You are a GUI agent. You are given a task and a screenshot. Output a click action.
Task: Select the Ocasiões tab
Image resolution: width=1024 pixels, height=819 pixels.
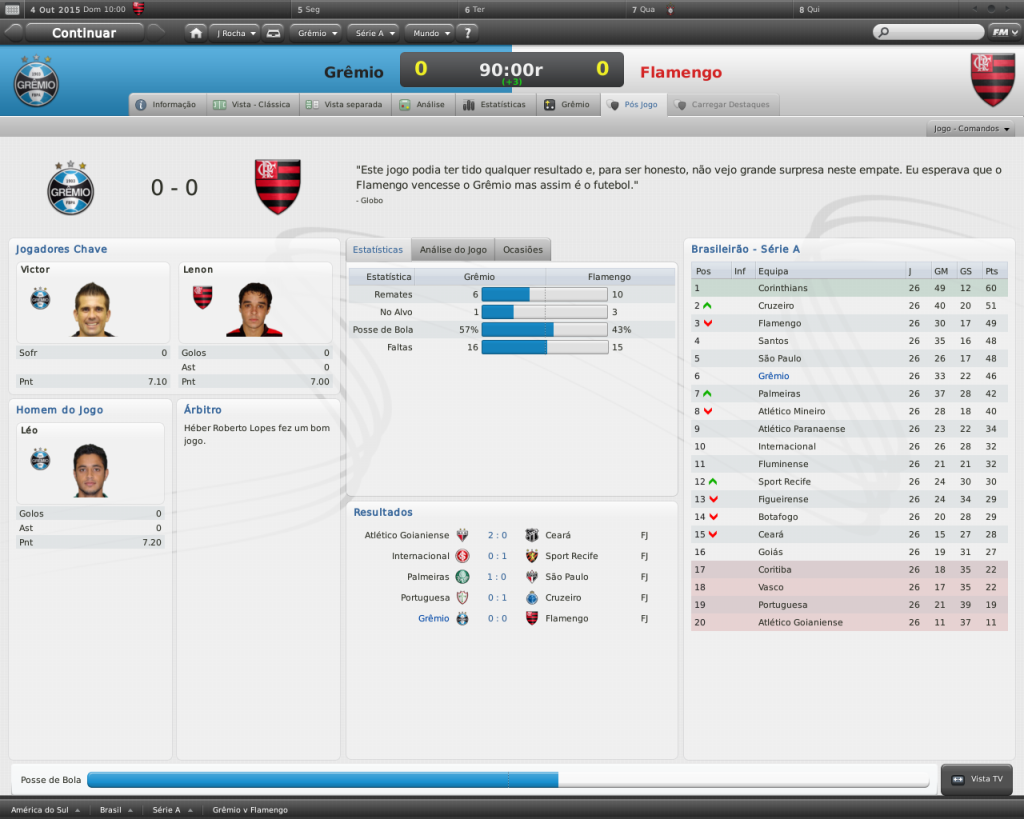click(x=523, y=249)
